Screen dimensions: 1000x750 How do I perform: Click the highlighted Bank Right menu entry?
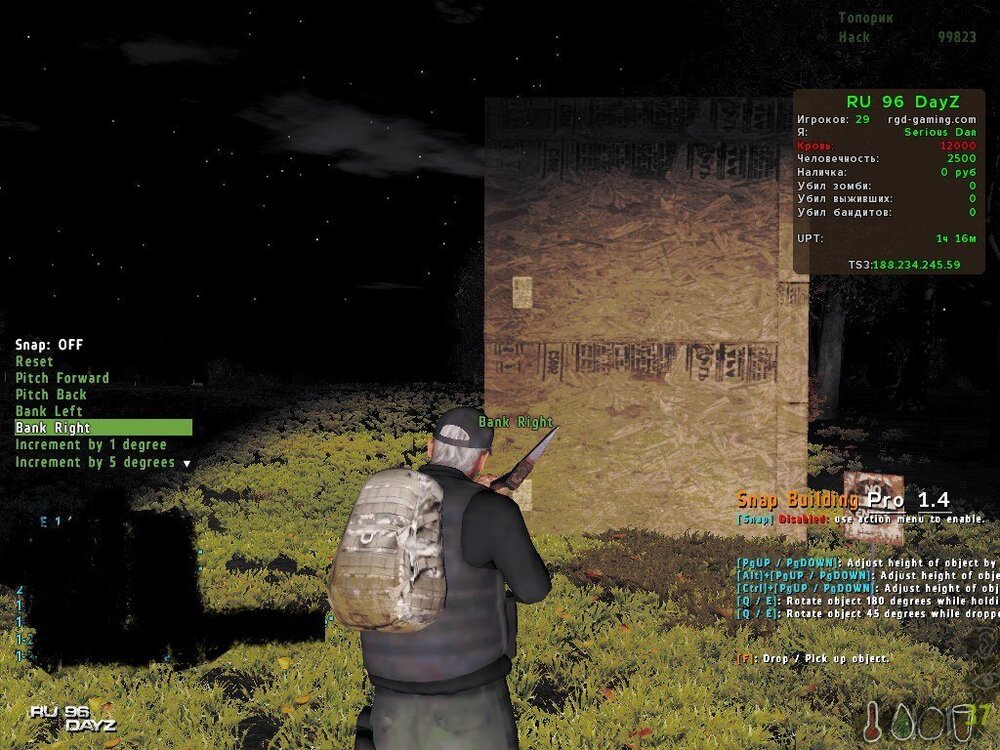pos(53,428)
